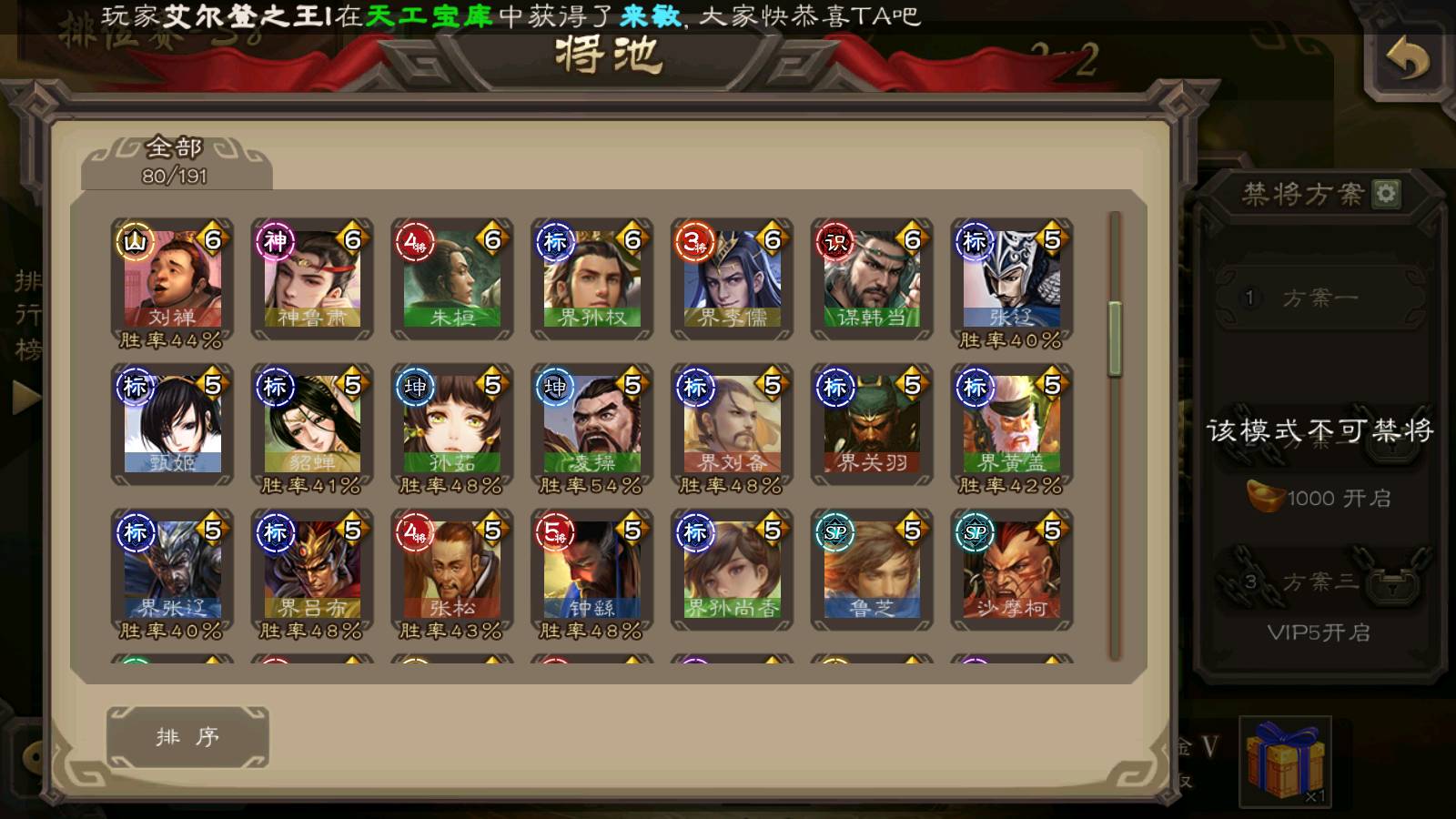Pick the 神鲁肃 hero card

click(312, 279)
